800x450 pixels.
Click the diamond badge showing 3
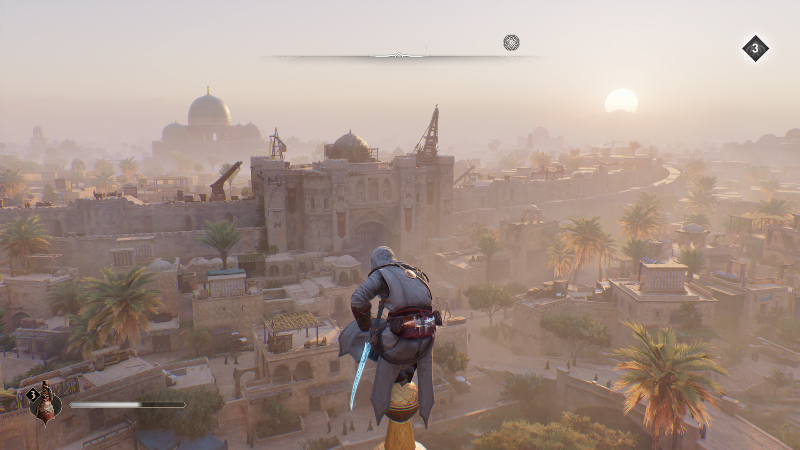755,48
